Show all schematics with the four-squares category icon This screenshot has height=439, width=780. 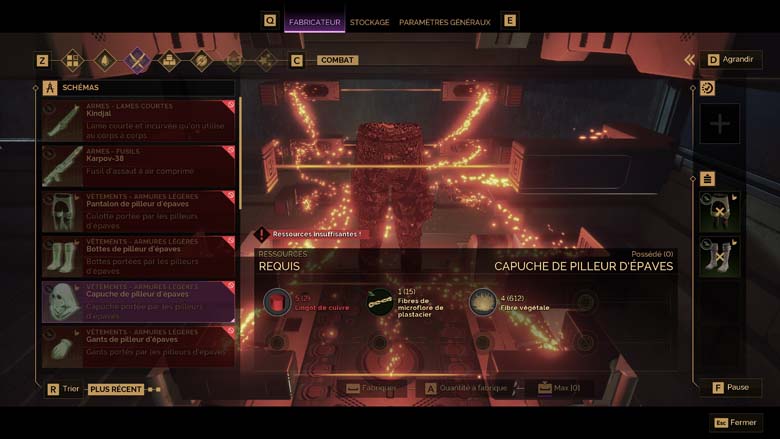point(72,61)
